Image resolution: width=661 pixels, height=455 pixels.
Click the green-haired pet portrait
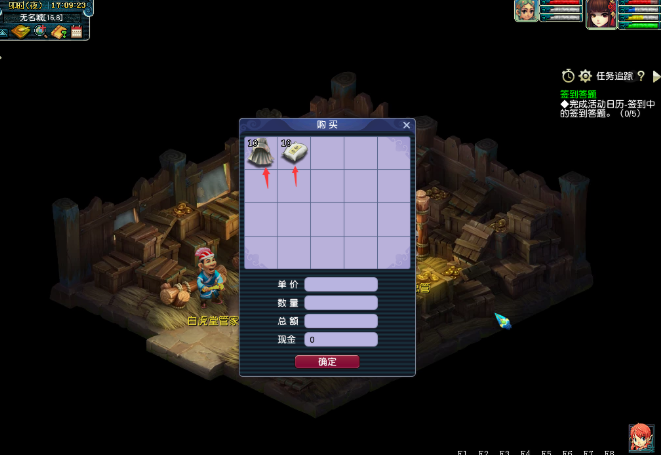pyautogui.click(x=525, y=10)
